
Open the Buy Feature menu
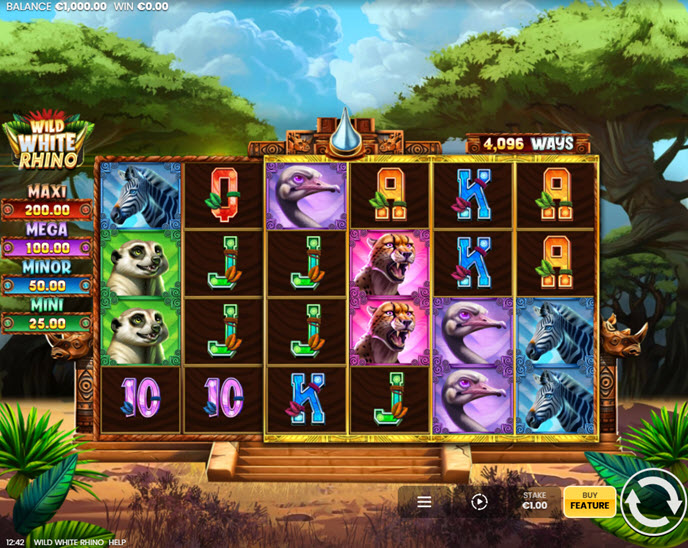pos(590,500)
